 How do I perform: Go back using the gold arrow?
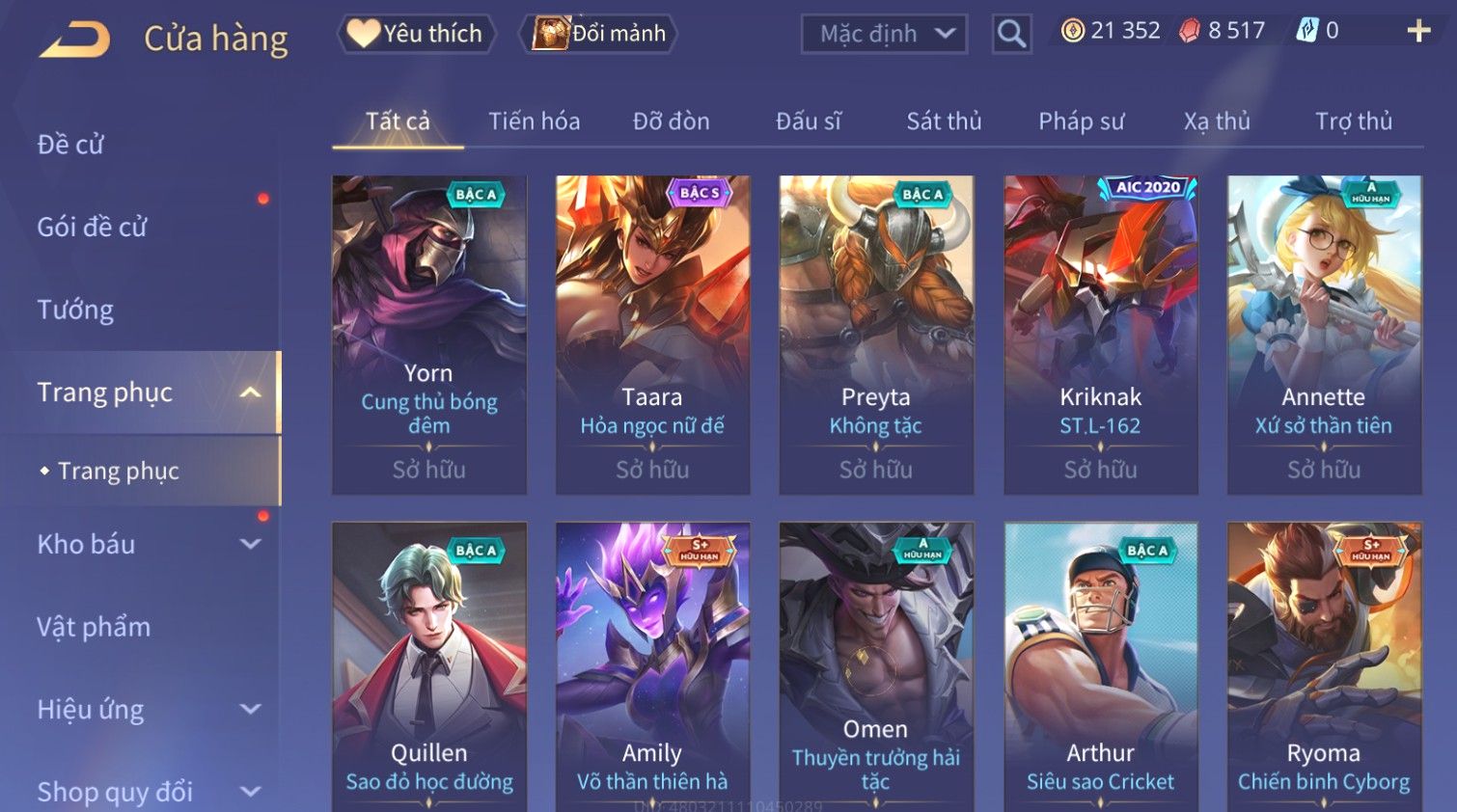pos(74,40)
